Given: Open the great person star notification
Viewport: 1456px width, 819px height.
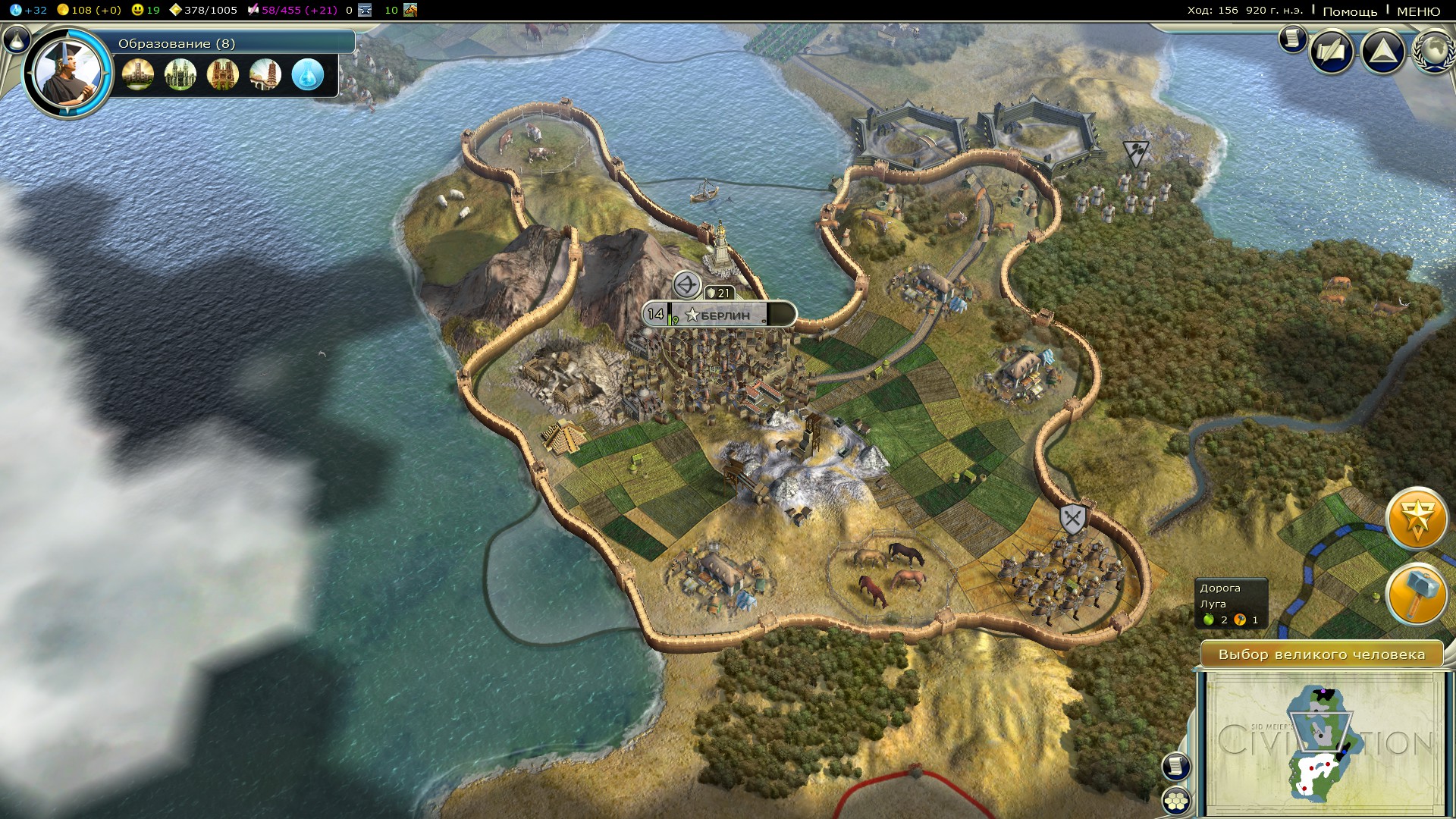Looking at the screenshot, I should coord(1416,519).
